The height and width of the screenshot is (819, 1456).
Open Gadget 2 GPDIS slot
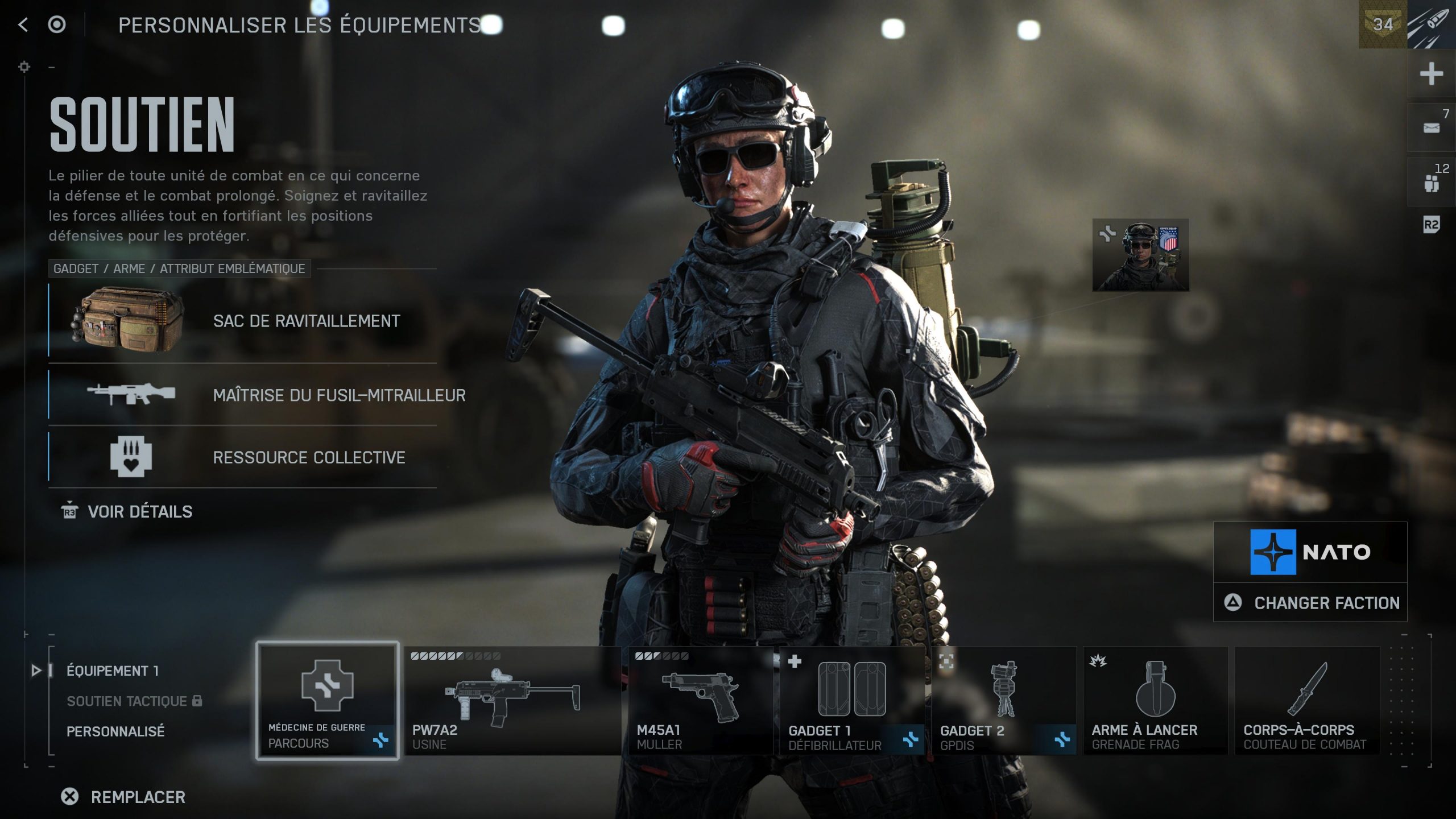(x=1003, y=700)
